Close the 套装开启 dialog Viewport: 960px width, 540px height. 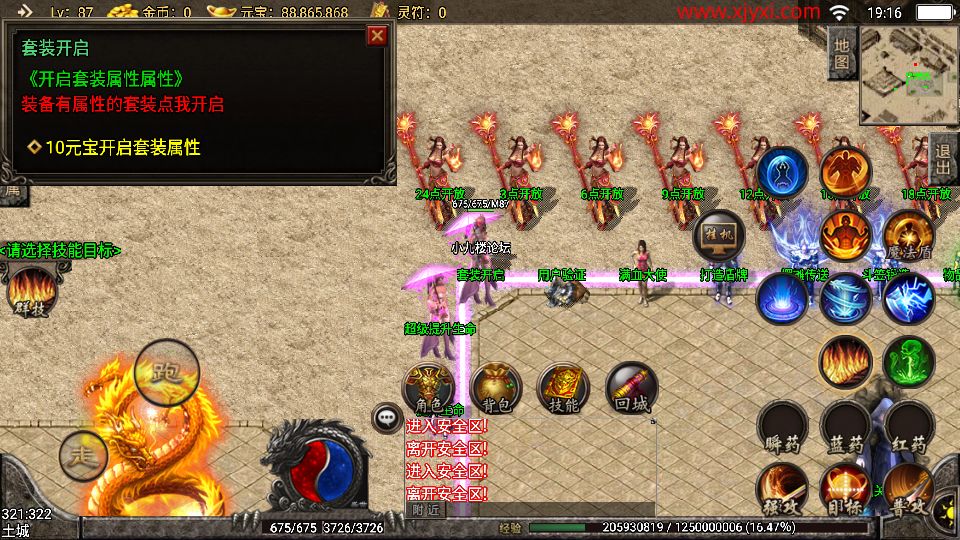tap(377, 36)
